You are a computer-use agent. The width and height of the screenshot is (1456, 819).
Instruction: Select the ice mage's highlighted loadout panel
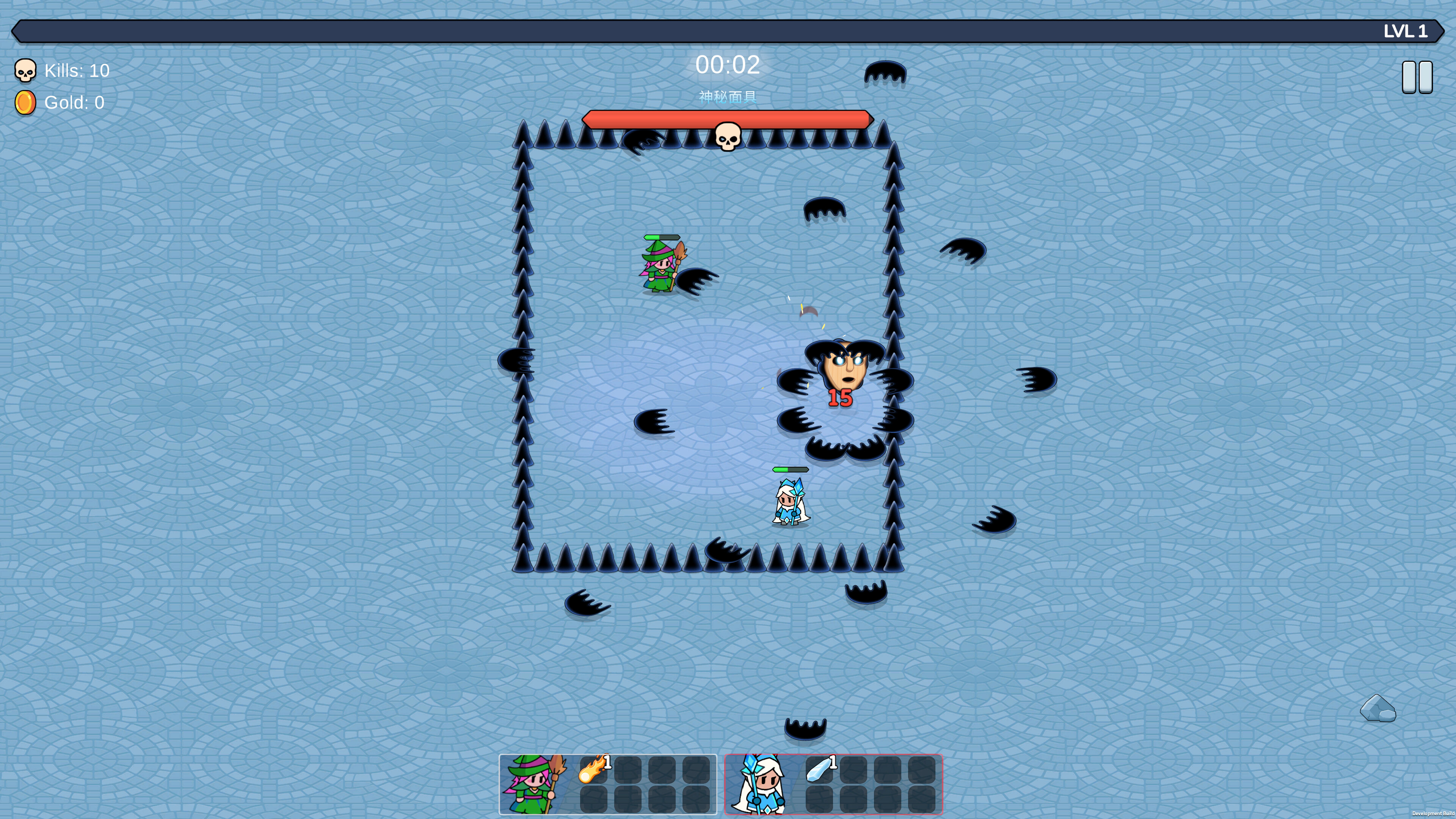point(835,784)
